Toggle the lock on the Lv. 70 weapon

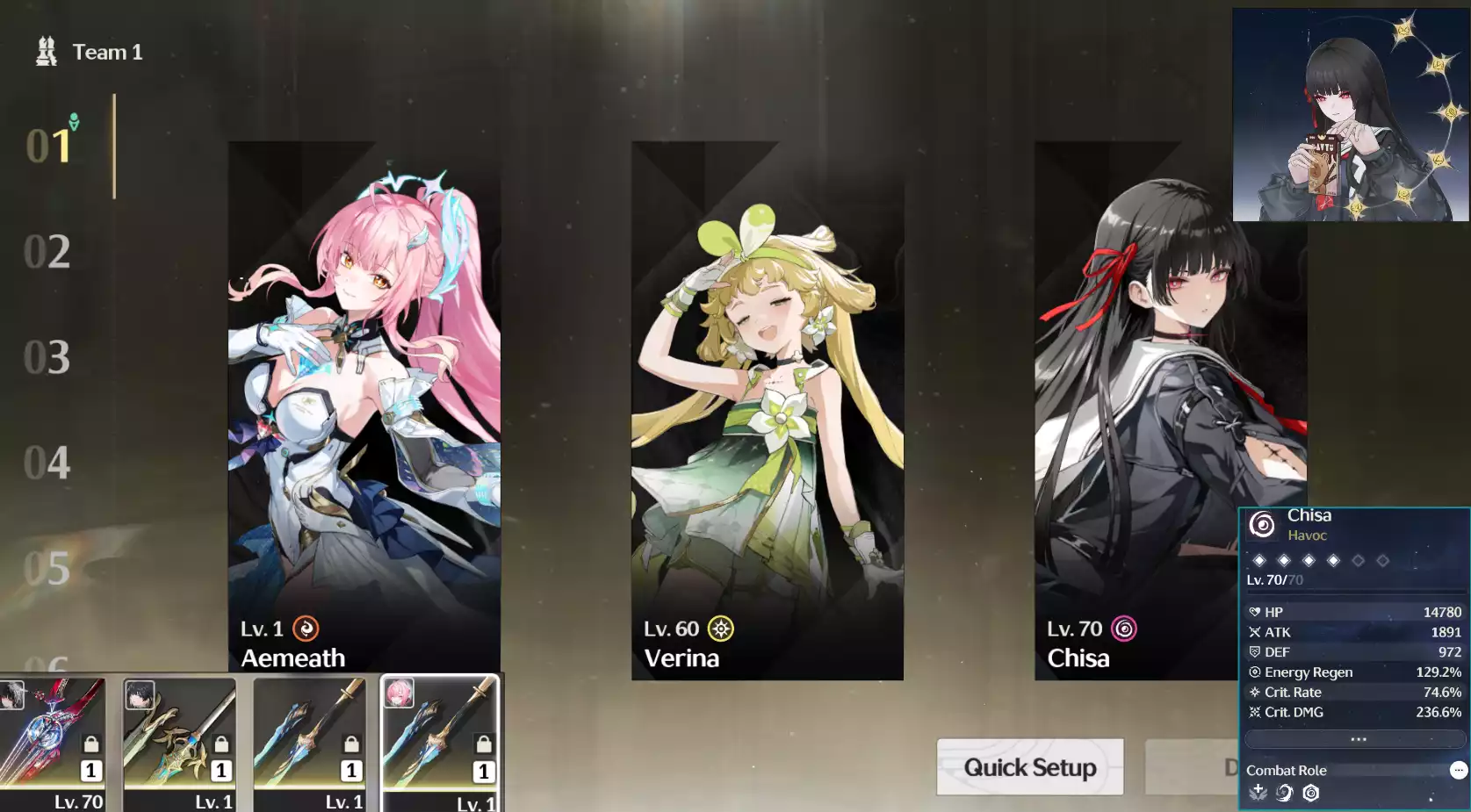(90, 744)
